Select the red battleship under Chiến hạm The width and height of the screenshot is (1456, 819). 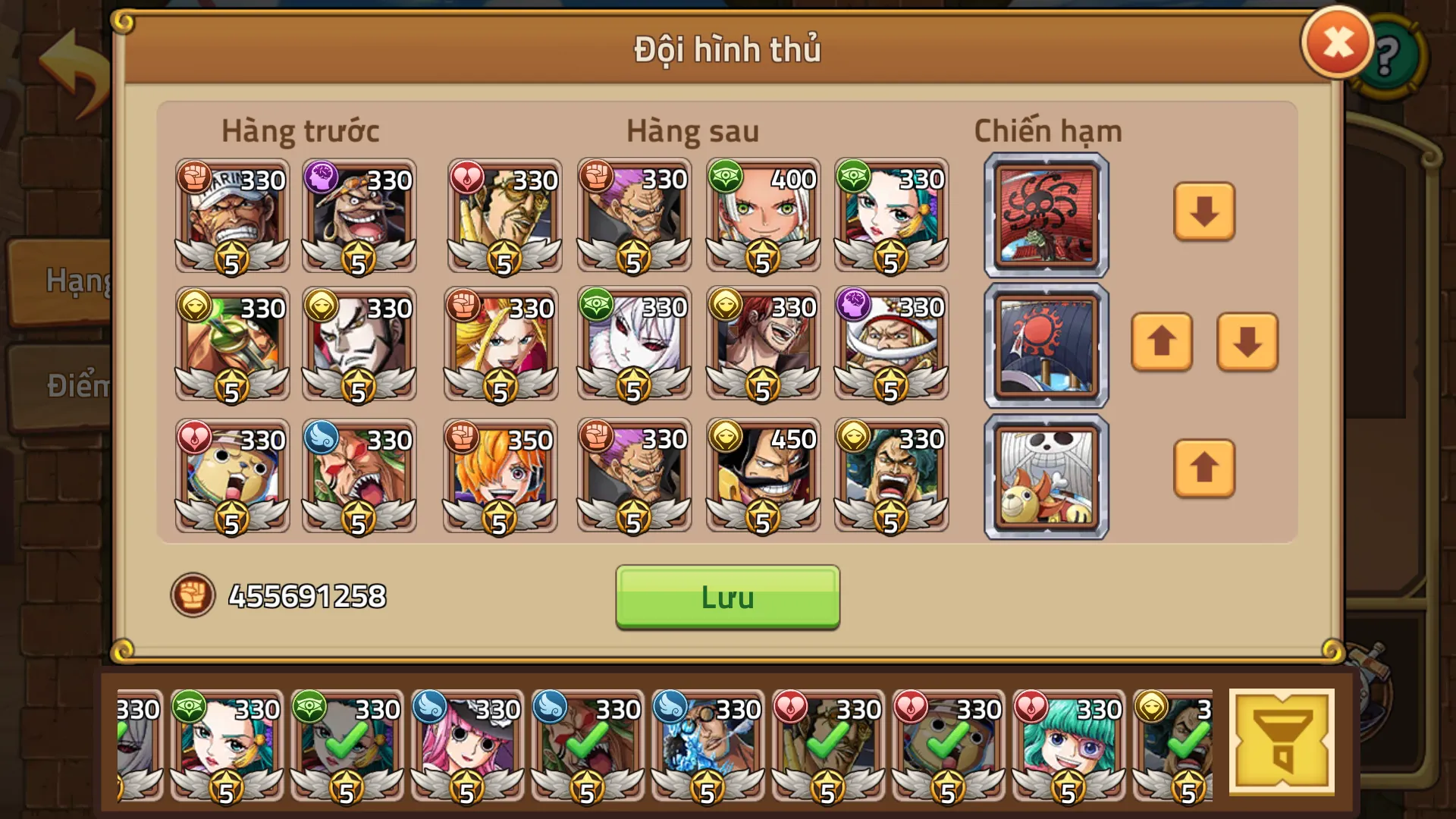[x=1046, y=215]
